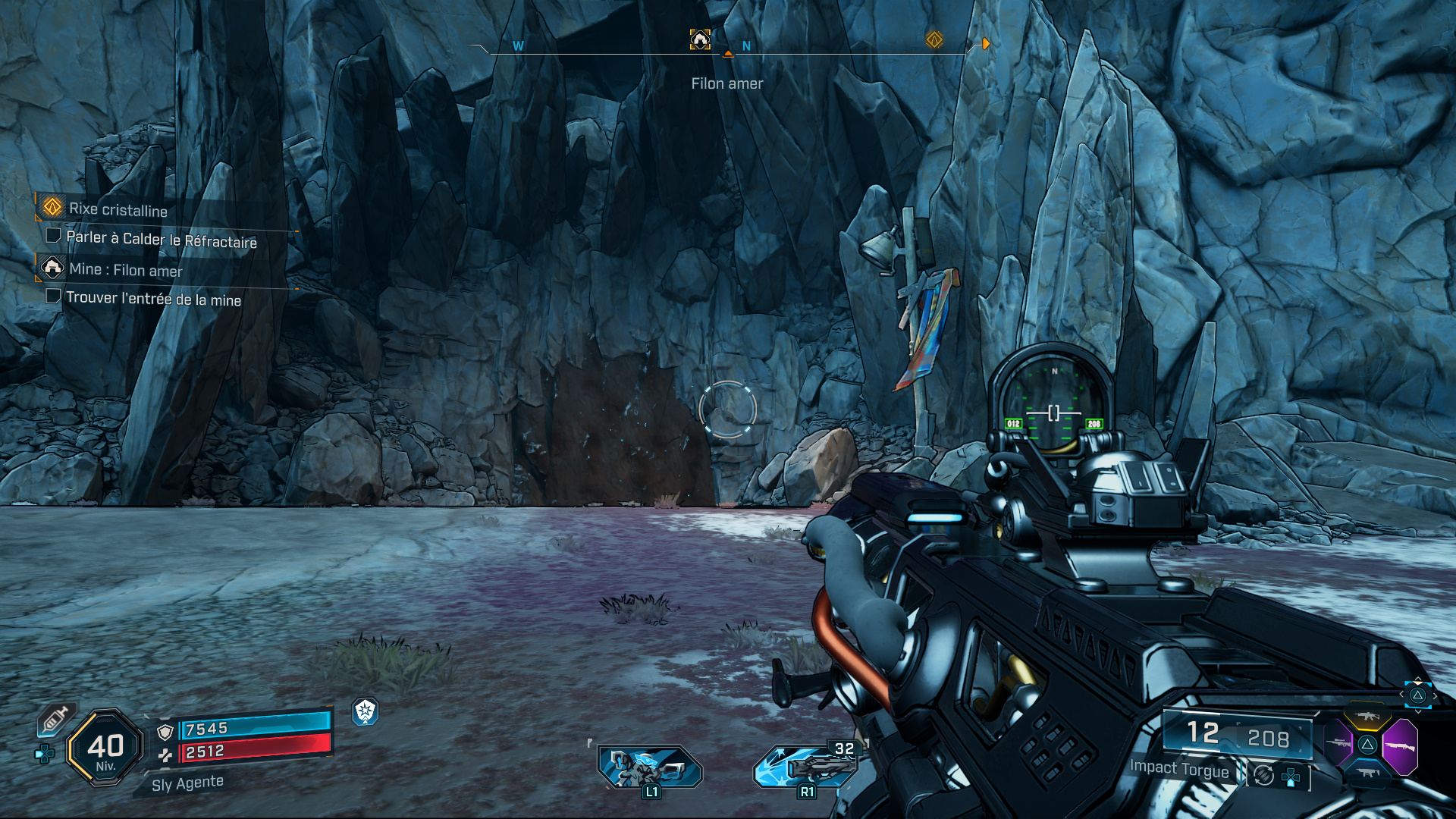Viewport: 1456px width, 819px height.
Task: Select the assault rifle slot in the weapon wheel
Action: 1367,715
